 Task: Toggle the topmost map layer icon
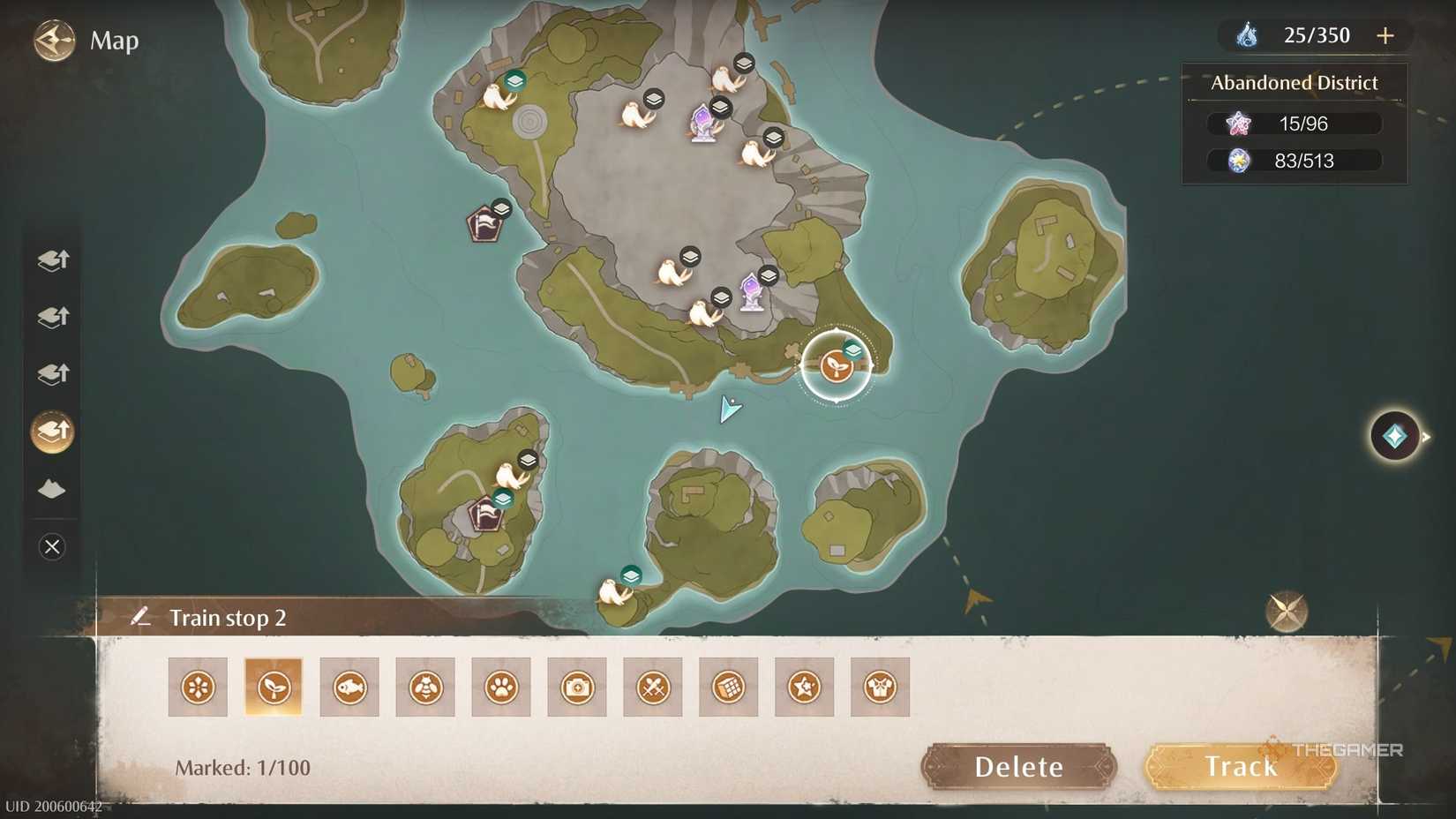coord(51,259)
